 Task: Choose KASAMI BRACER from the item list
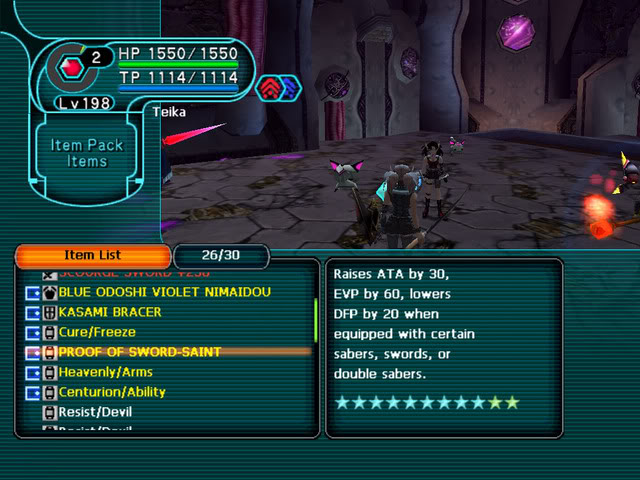[110, 312]
